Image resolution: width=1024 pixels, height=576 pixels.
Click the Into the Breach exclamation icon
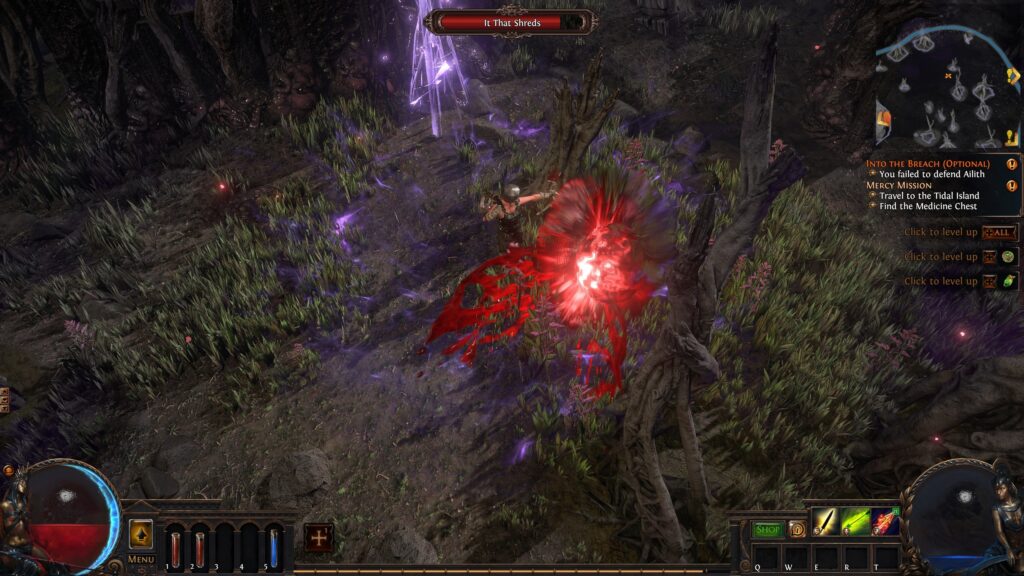click(x=1012, y=163)
